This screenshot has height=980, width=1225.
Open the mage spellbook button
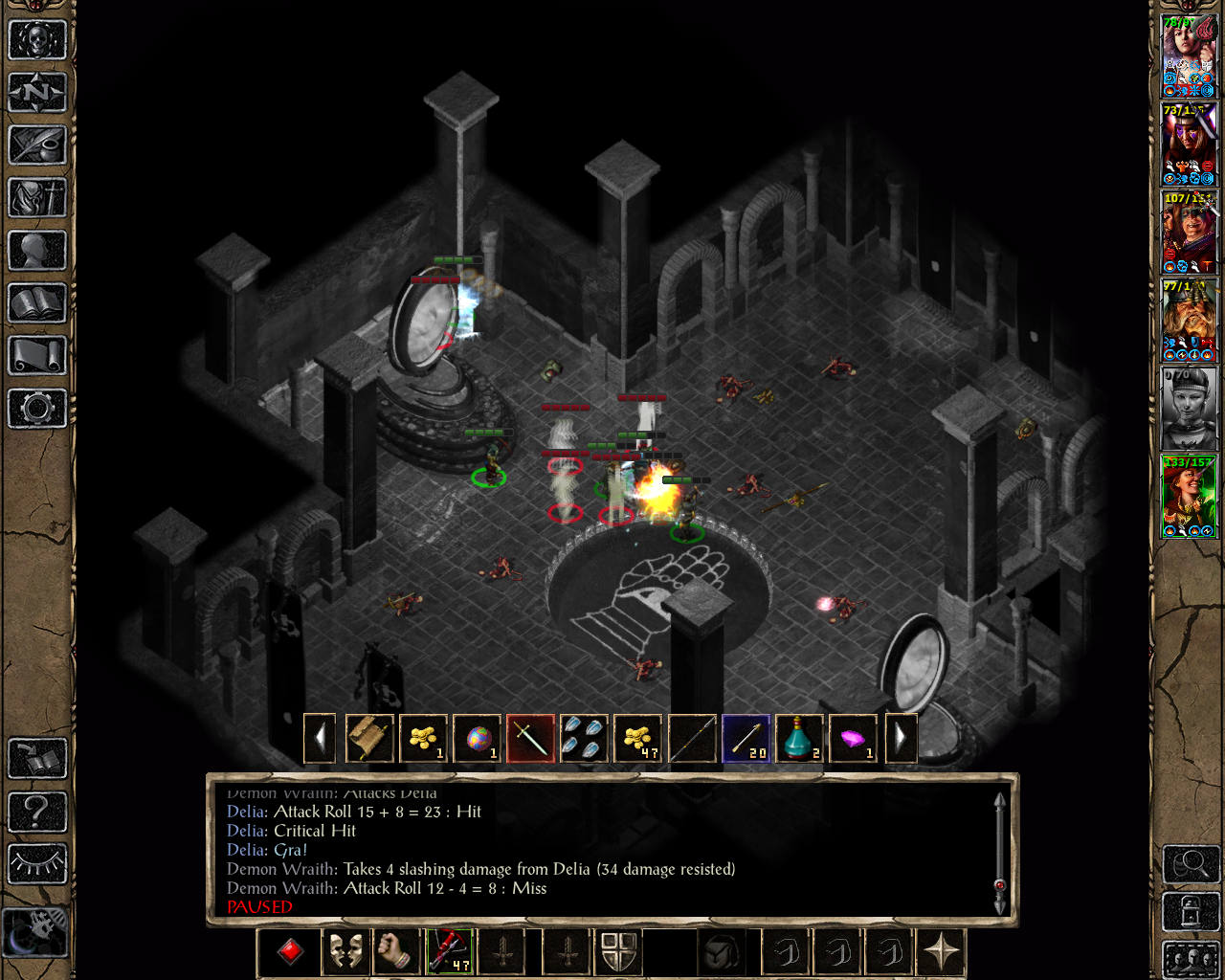pos(37,303)
